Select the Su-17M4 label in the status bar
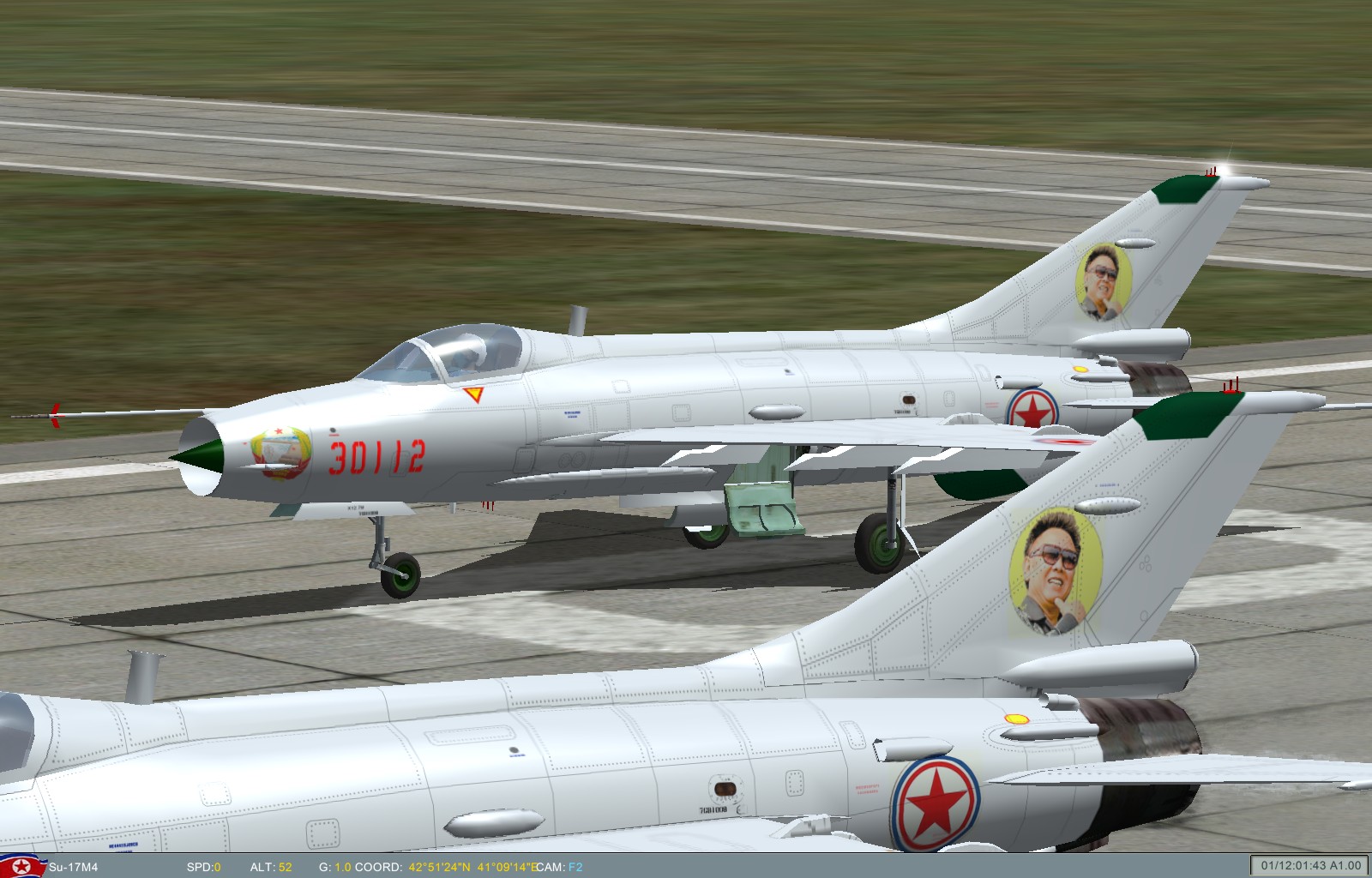The image size is (1372, 878). tap(71, 868)
